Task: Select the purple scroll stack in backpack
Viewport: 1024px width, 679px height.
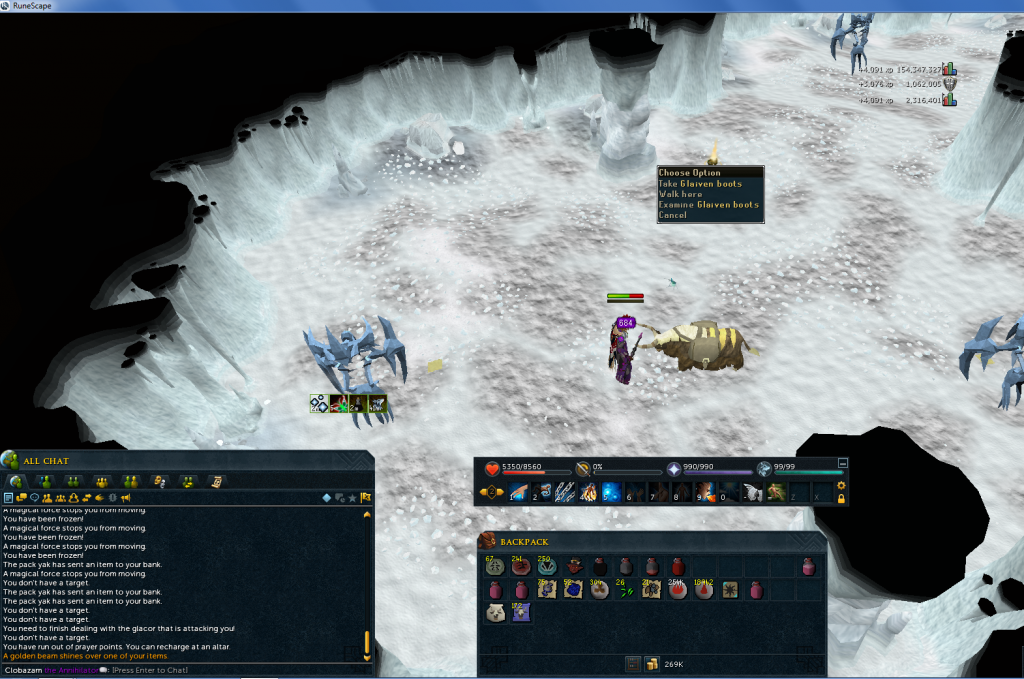Action: tap(521, 614)
